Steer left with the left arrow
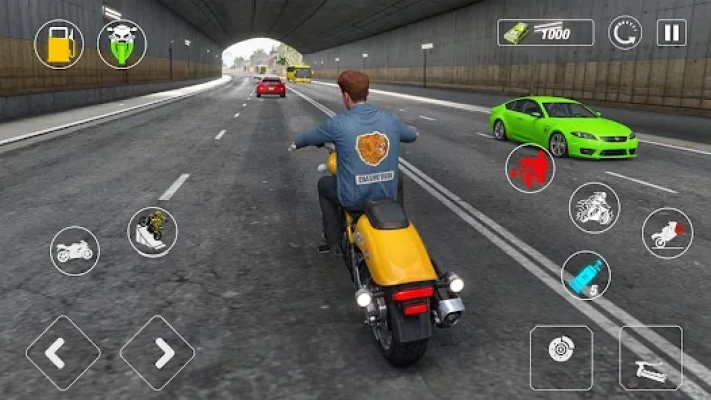The height and width of the screenshot is (400, 711). pyautogui.click(x=63, y=352)
